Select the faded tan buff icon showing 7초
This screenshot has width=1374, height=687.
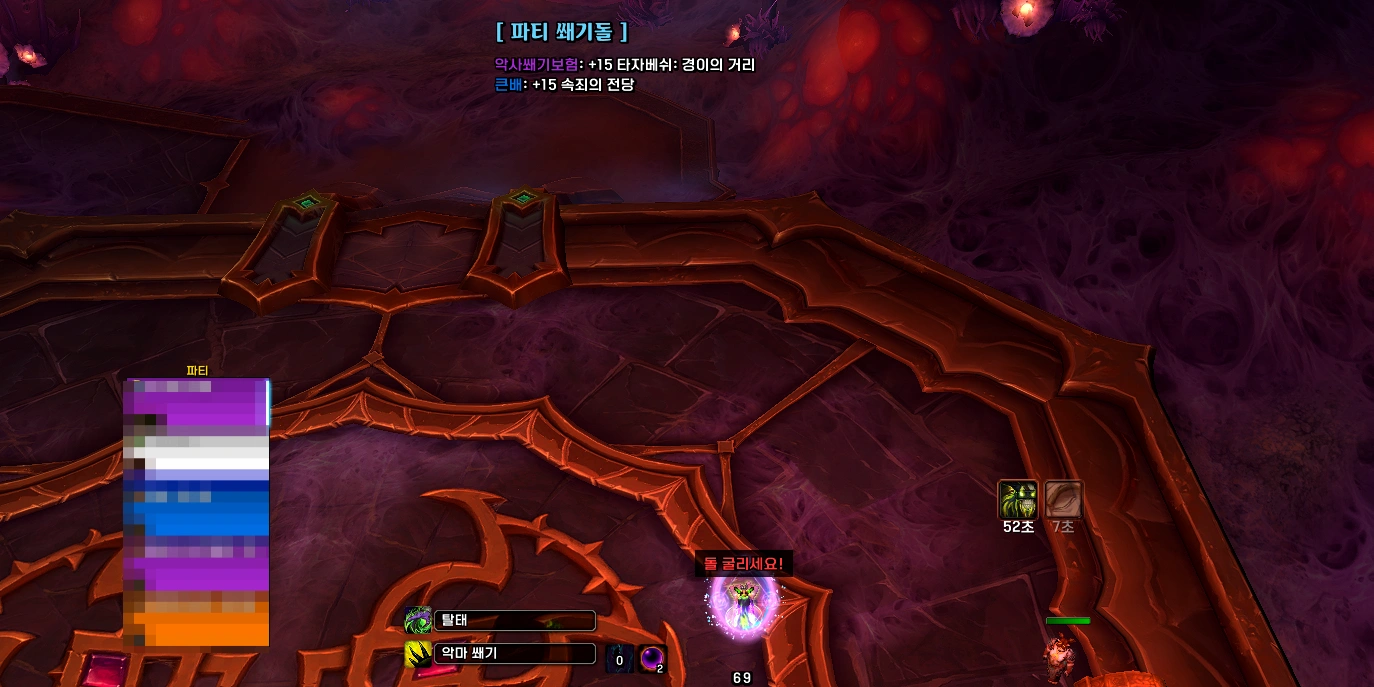[x=1063, y=499]
